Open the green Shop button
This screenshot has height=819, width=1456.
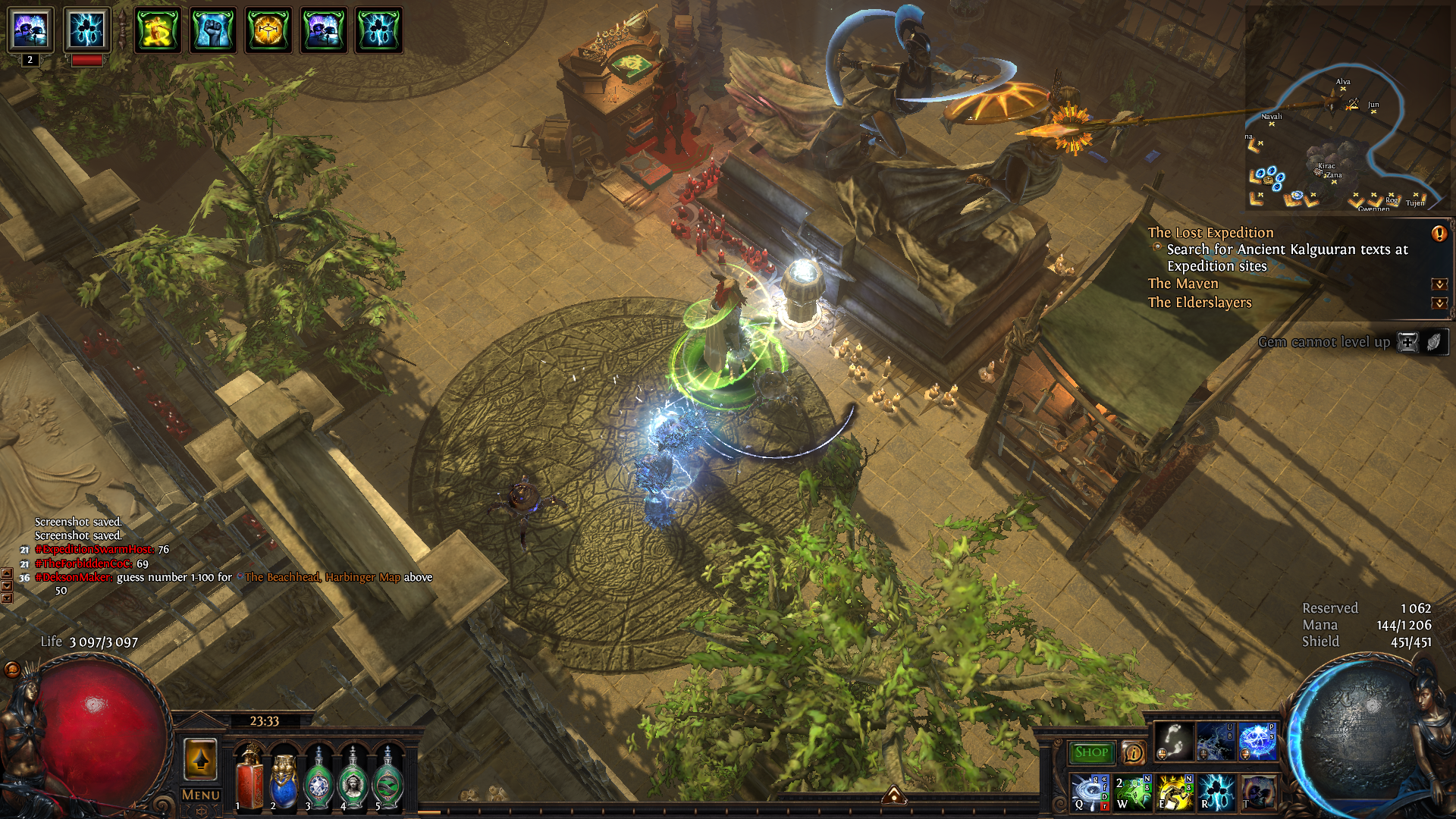click(x=1090, y=752)
